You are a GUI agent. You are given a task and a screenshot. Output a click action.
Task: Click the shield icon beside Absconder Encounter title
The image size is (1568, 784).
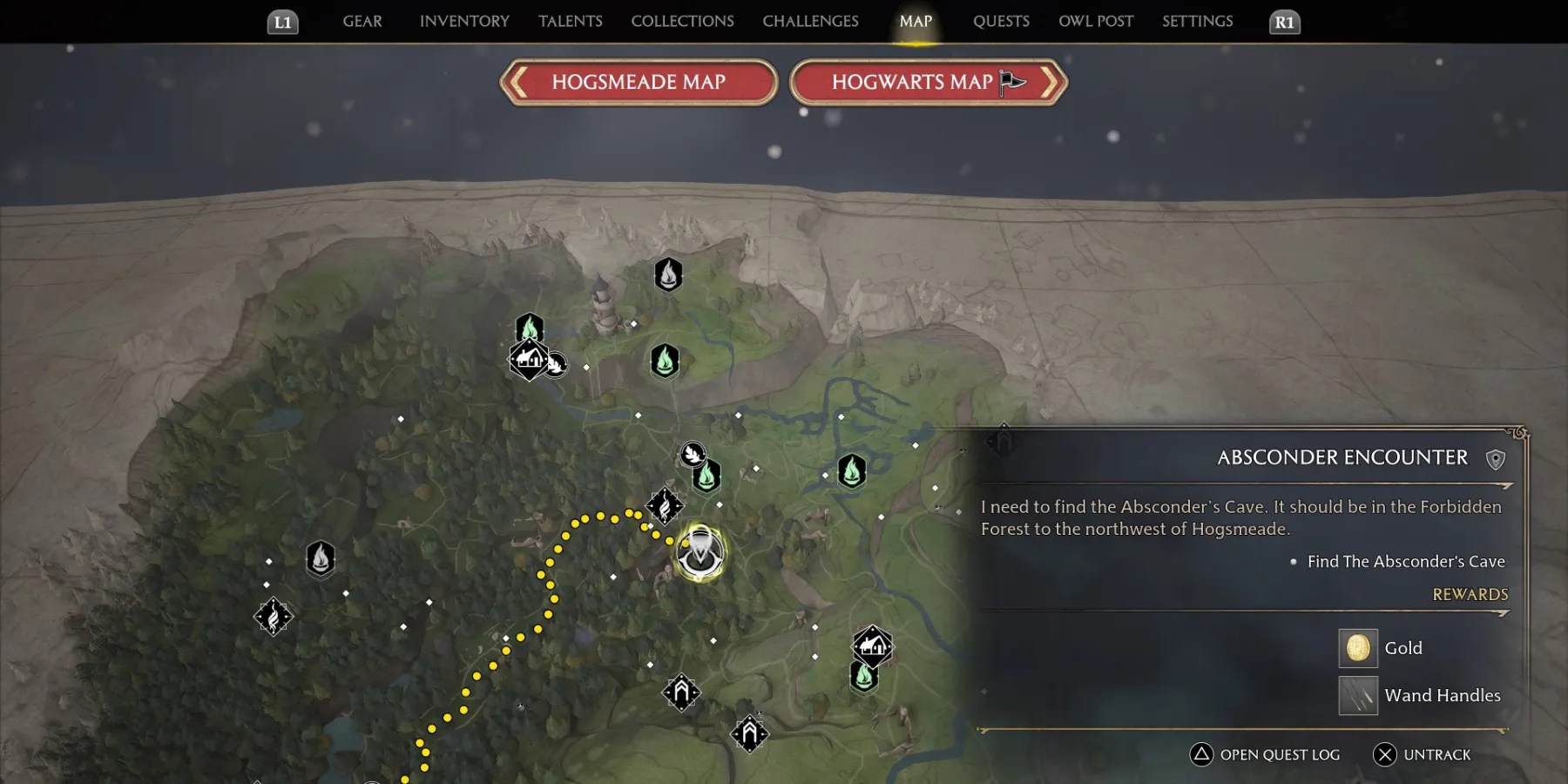coord(1496,457)
